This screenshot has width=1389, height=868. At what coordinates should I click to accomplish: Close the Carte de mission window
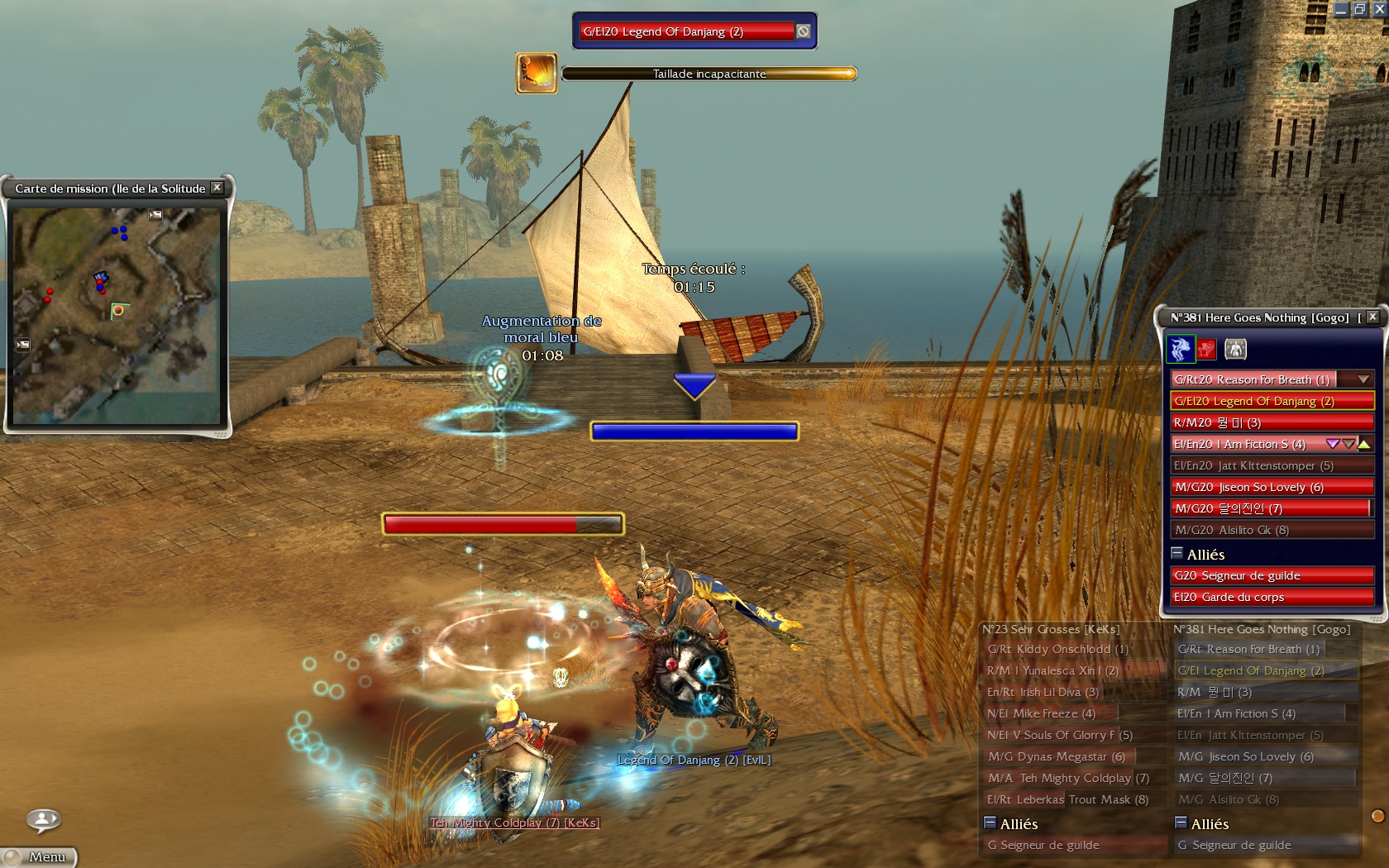pos(217,188)
